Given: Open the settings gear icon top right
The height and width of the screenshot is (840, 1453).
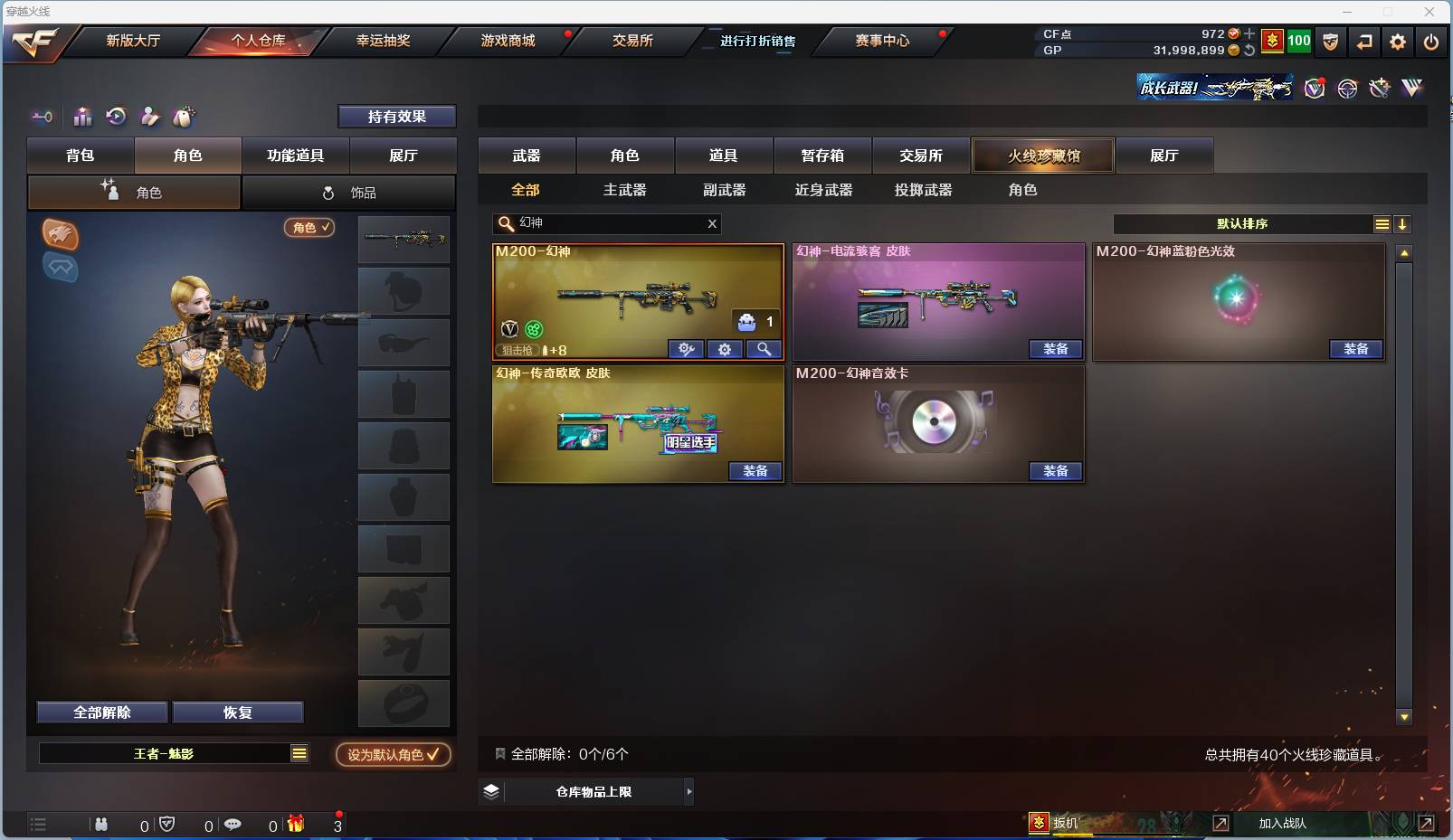Looking at the screenshot, I should coord(1397,42).
